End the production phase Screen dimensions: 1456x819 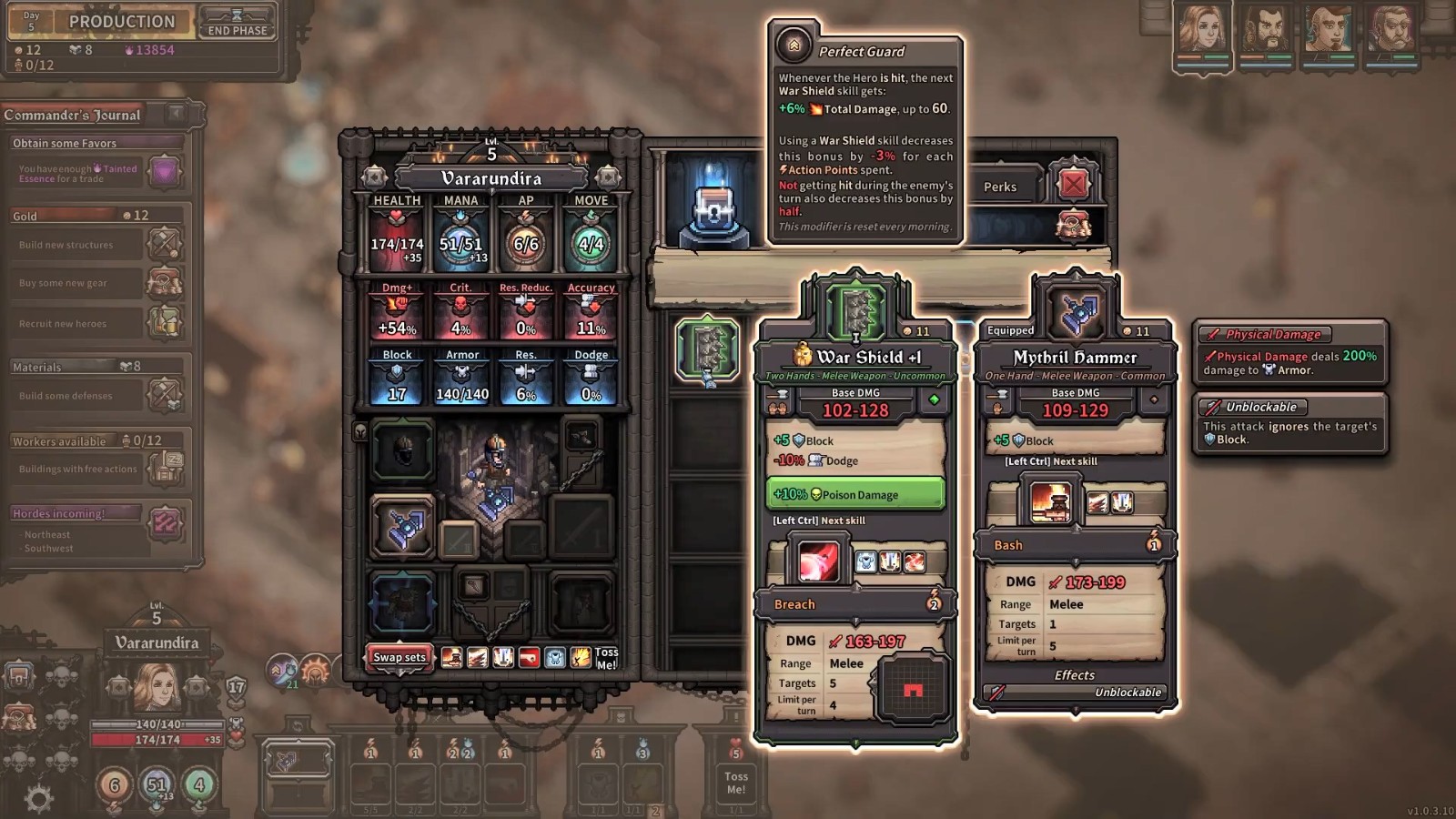(x=238, y=22)
